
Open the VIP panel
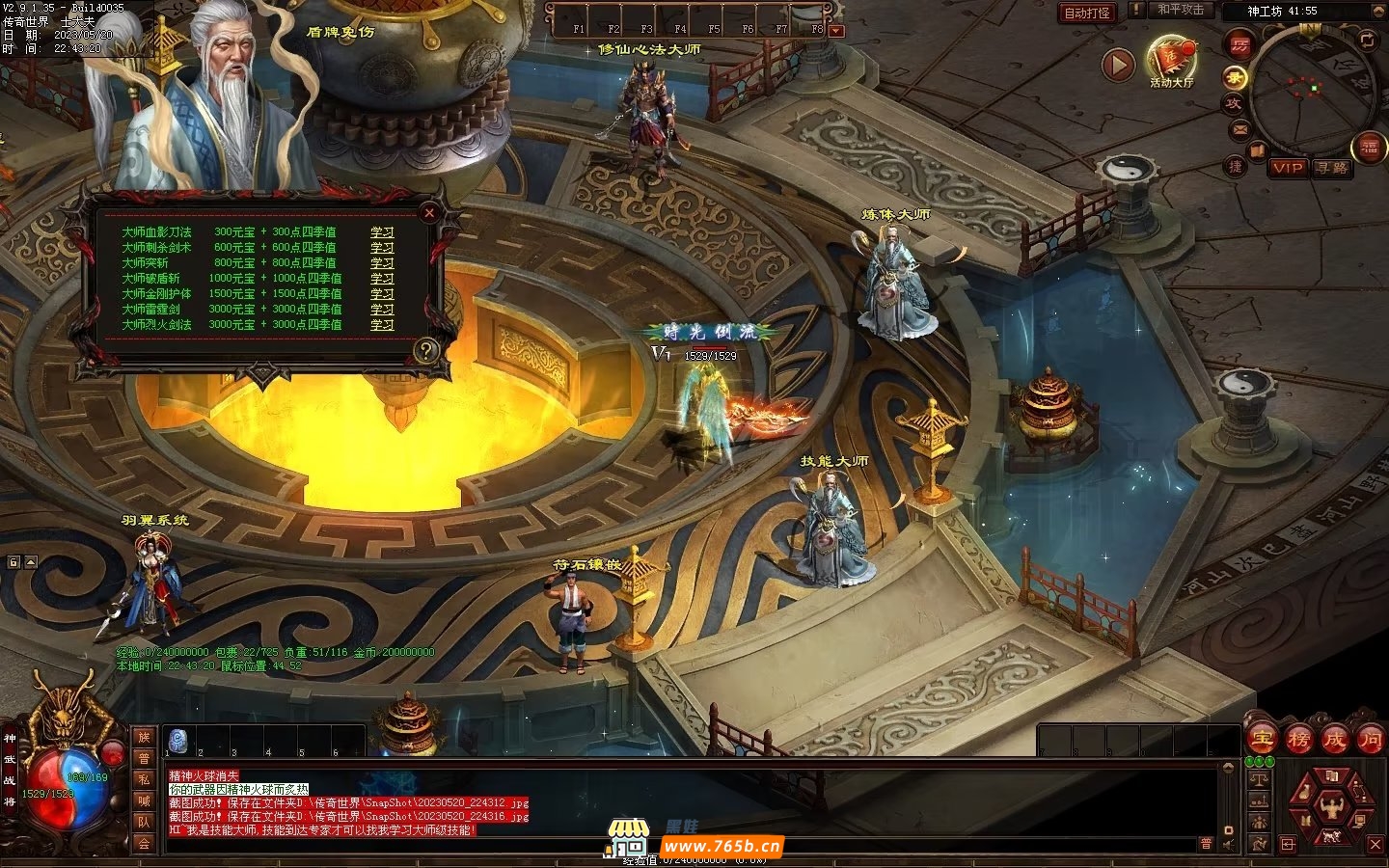[1287, 168]
